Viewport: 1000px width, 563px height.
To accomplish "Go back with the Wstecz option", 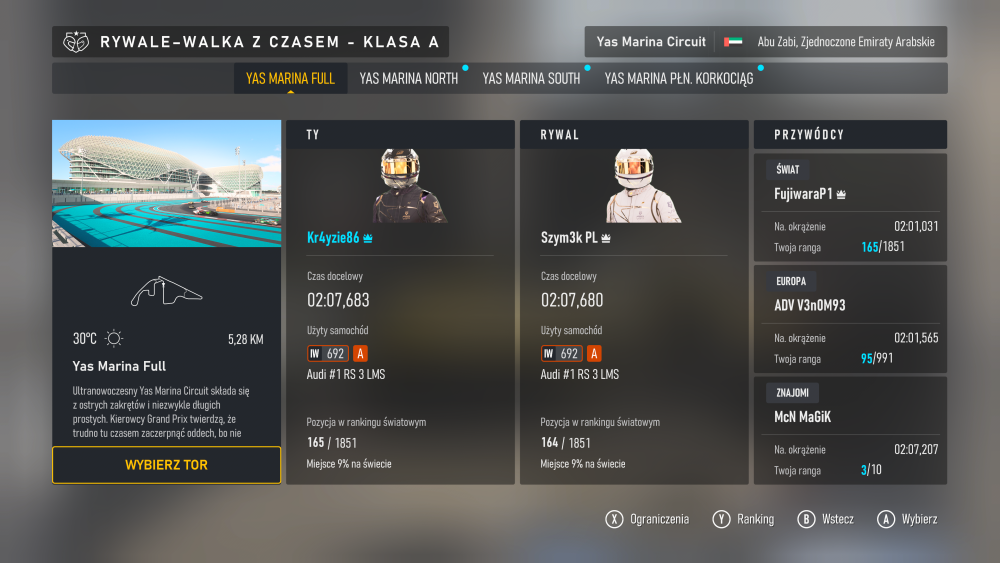I will [x=826, y=519].
